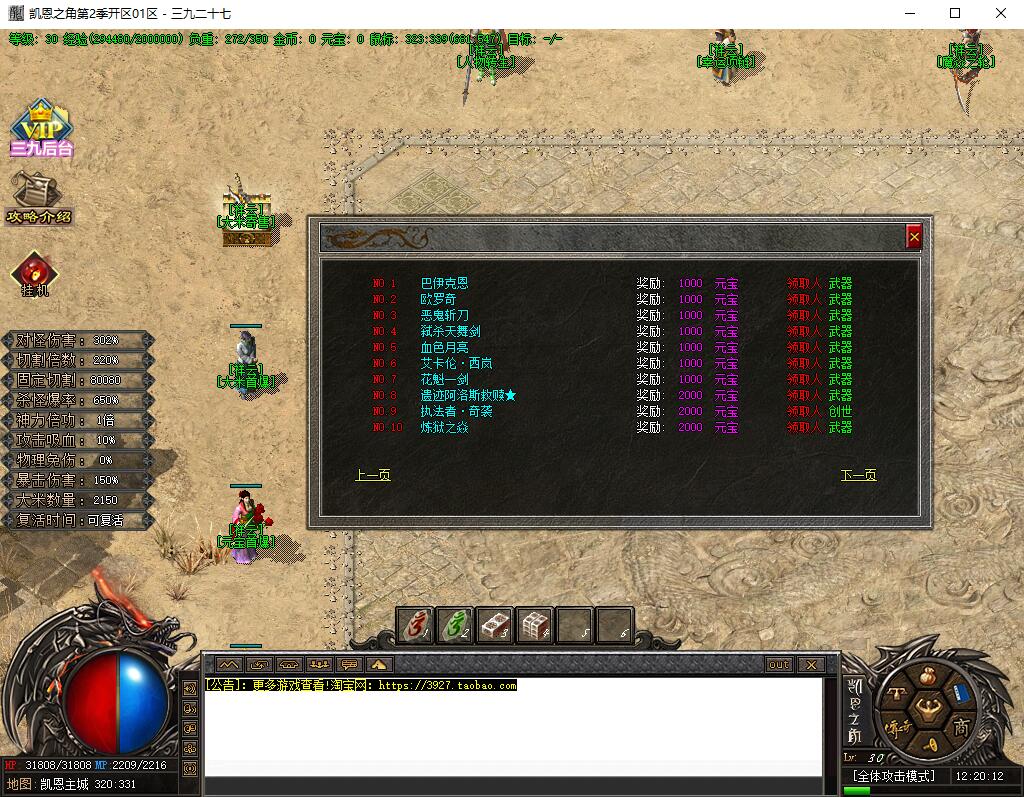Open the bag pouch icon on the wheel
This screenshot has height=797, width=1024.
pos(927,675)
